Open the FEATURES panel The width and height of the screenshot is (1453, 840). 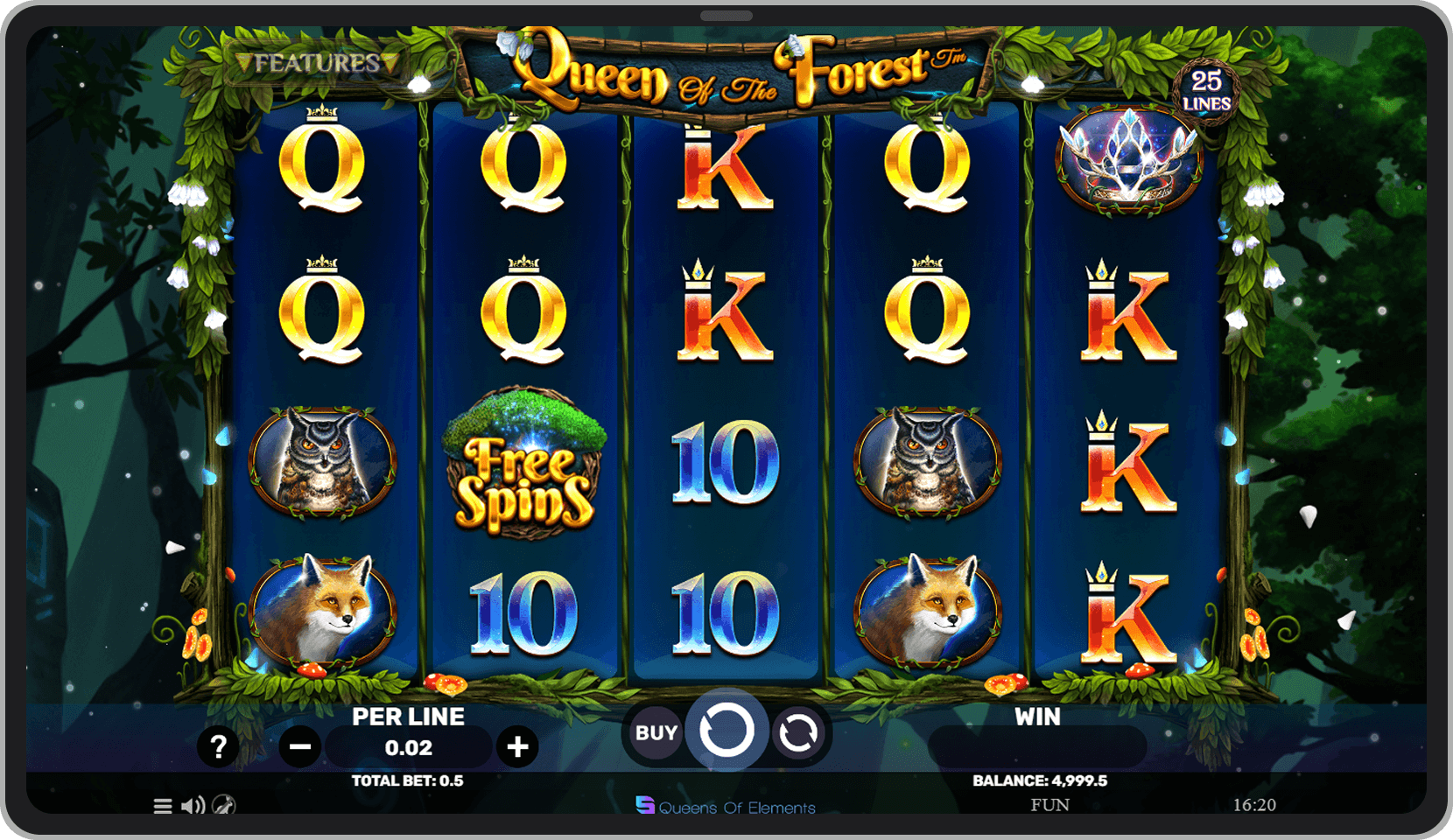point(315,63)
